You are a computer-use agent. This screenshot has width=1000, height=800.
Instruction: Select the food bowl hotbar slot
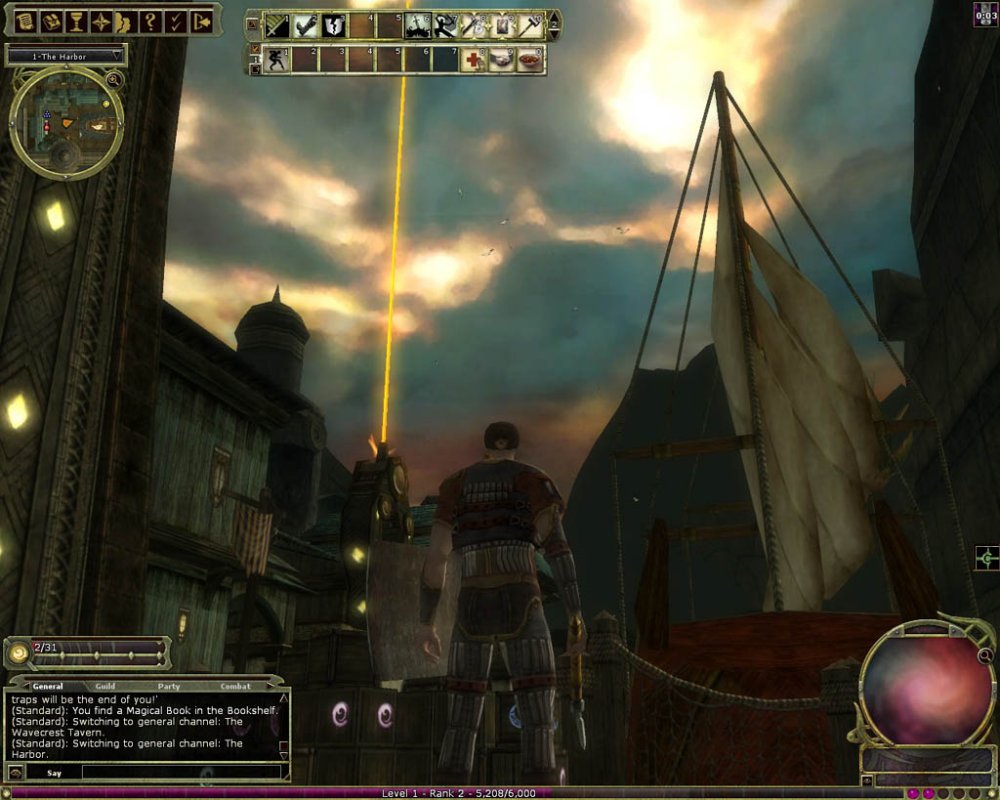[530, 60]
